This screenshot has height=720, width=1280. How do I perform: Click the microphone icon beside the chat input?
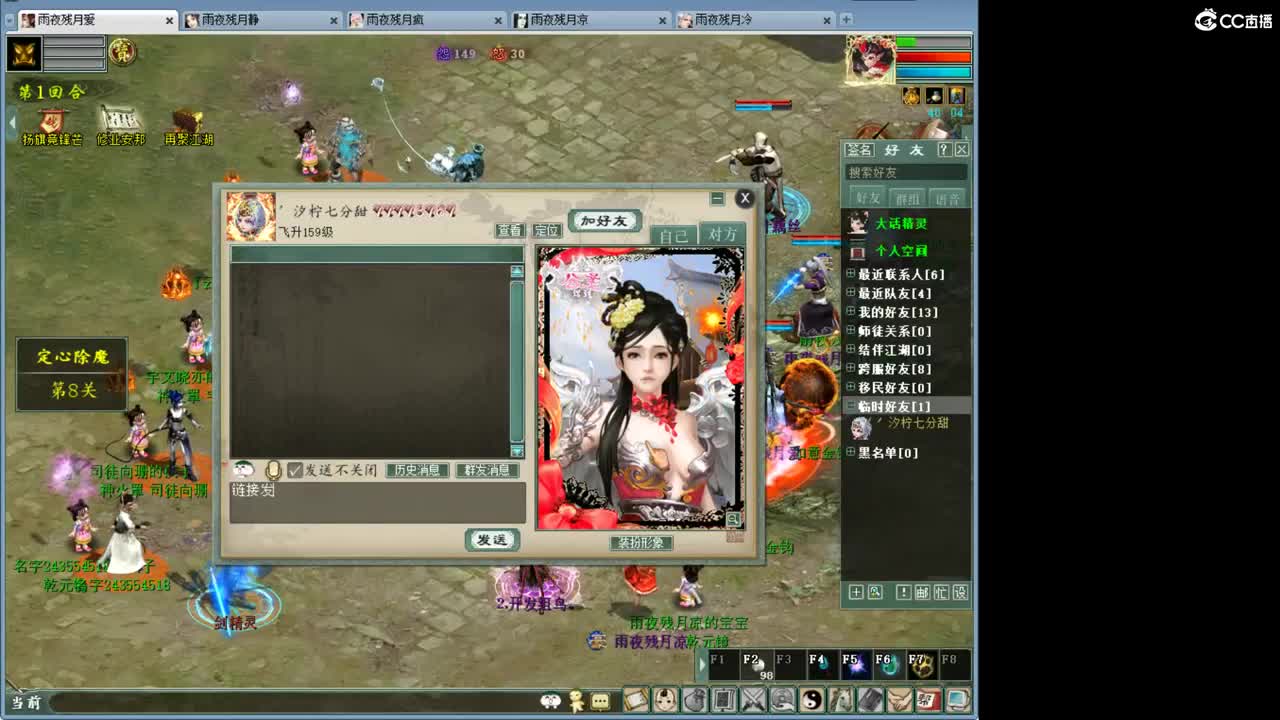click(272, 469)
